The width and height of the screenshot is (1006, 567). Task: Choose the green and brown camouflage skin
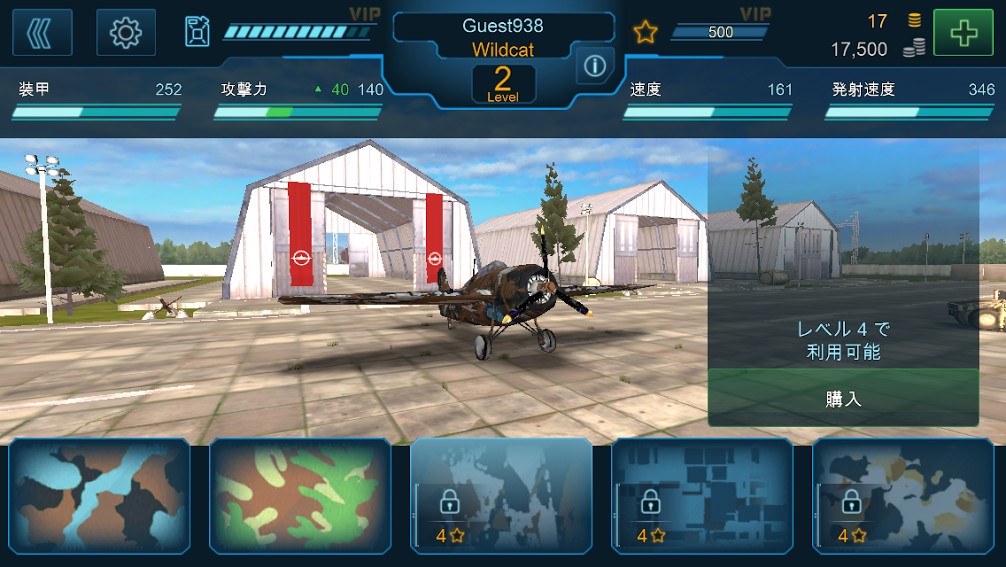click(300, 495)
